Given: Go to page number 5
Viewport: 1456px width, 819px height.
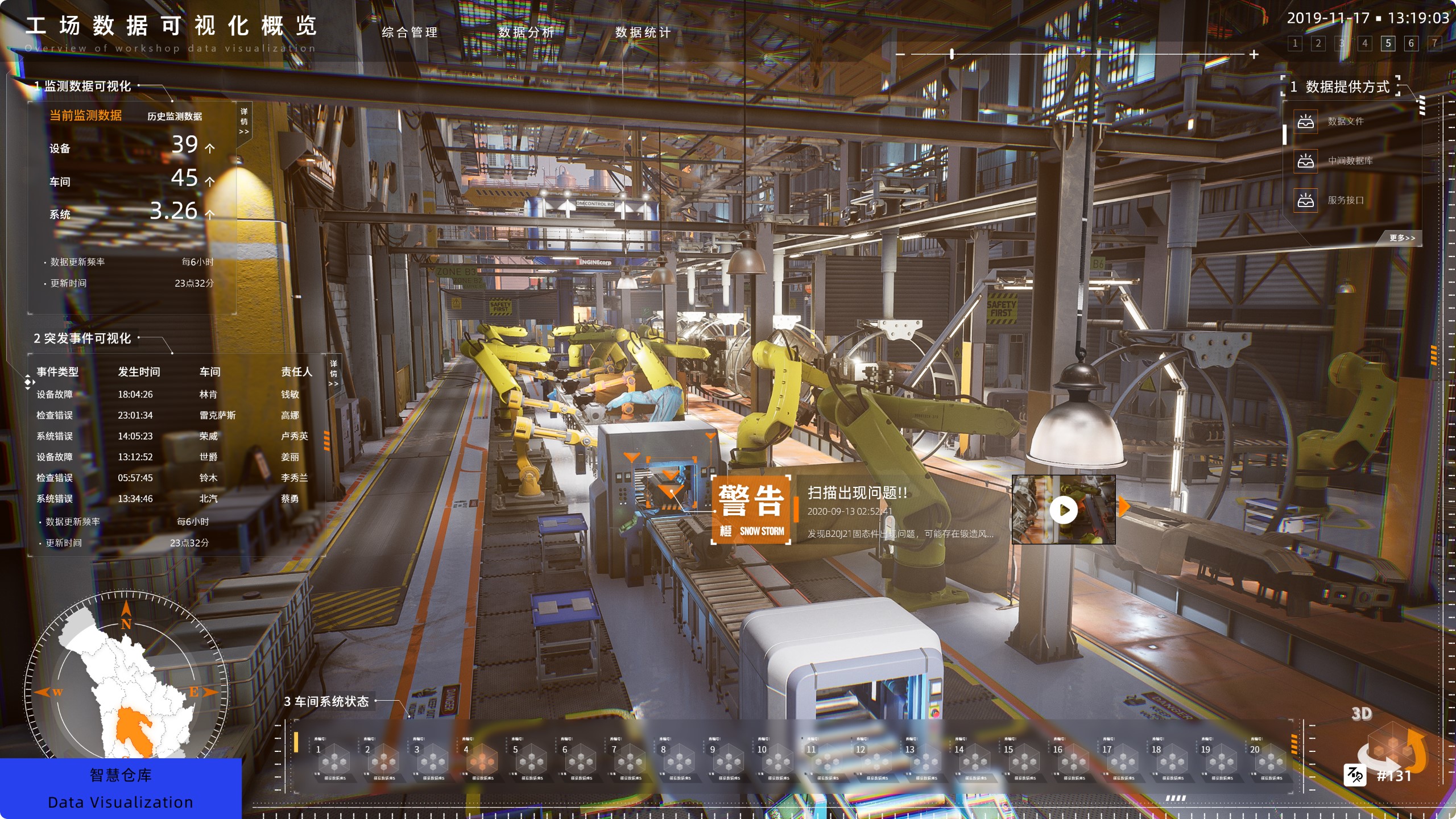Looking at the screenshot, I should pos(1388,43).
